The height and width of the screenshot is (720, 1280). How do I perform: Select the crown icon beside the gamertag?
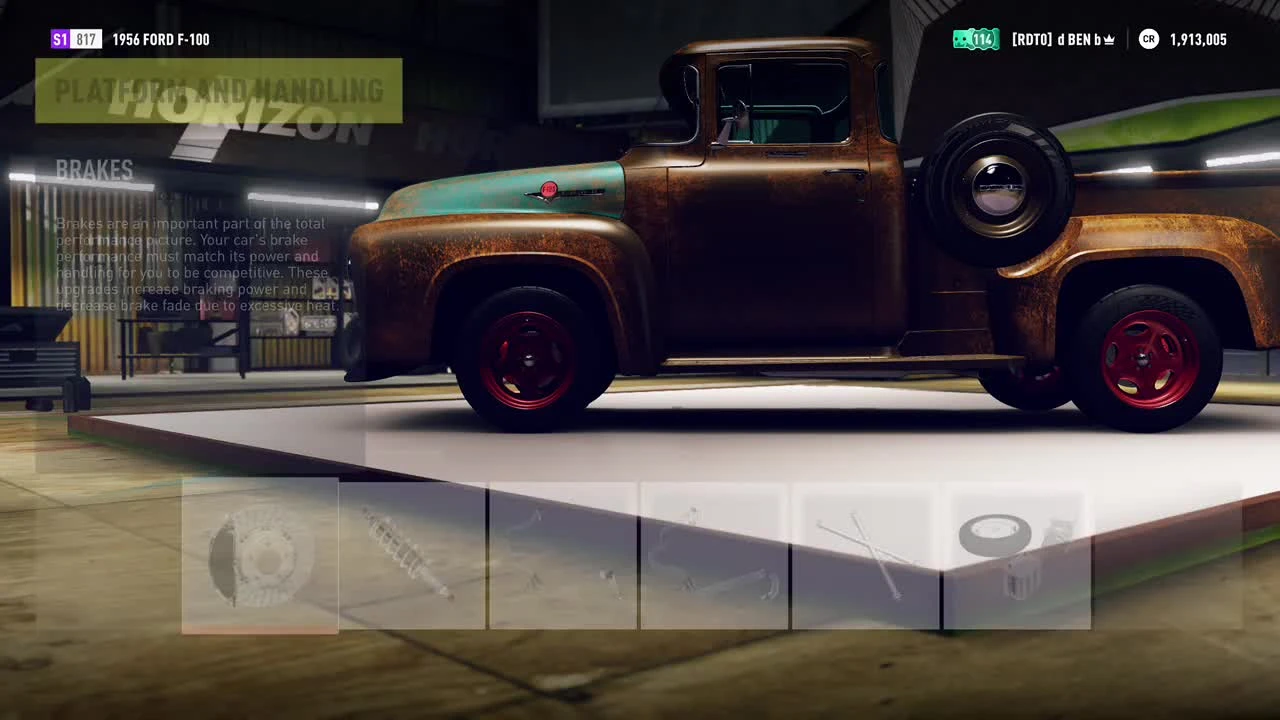pyautogui.click(x=1108, y=39)
